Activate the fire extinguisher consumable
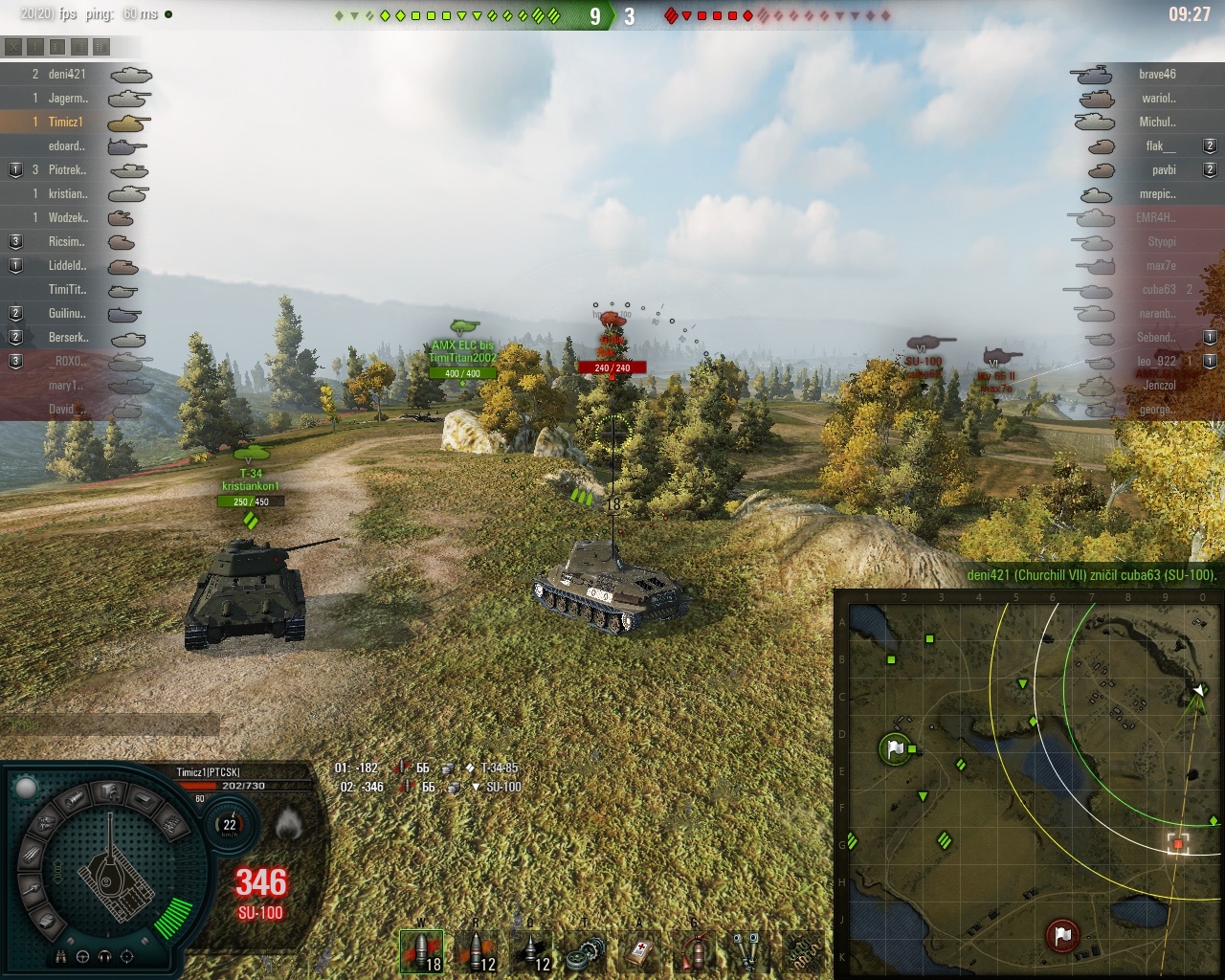Image resolution: width=1225 pixels, height=980 pixels. [x=694, y=951]
